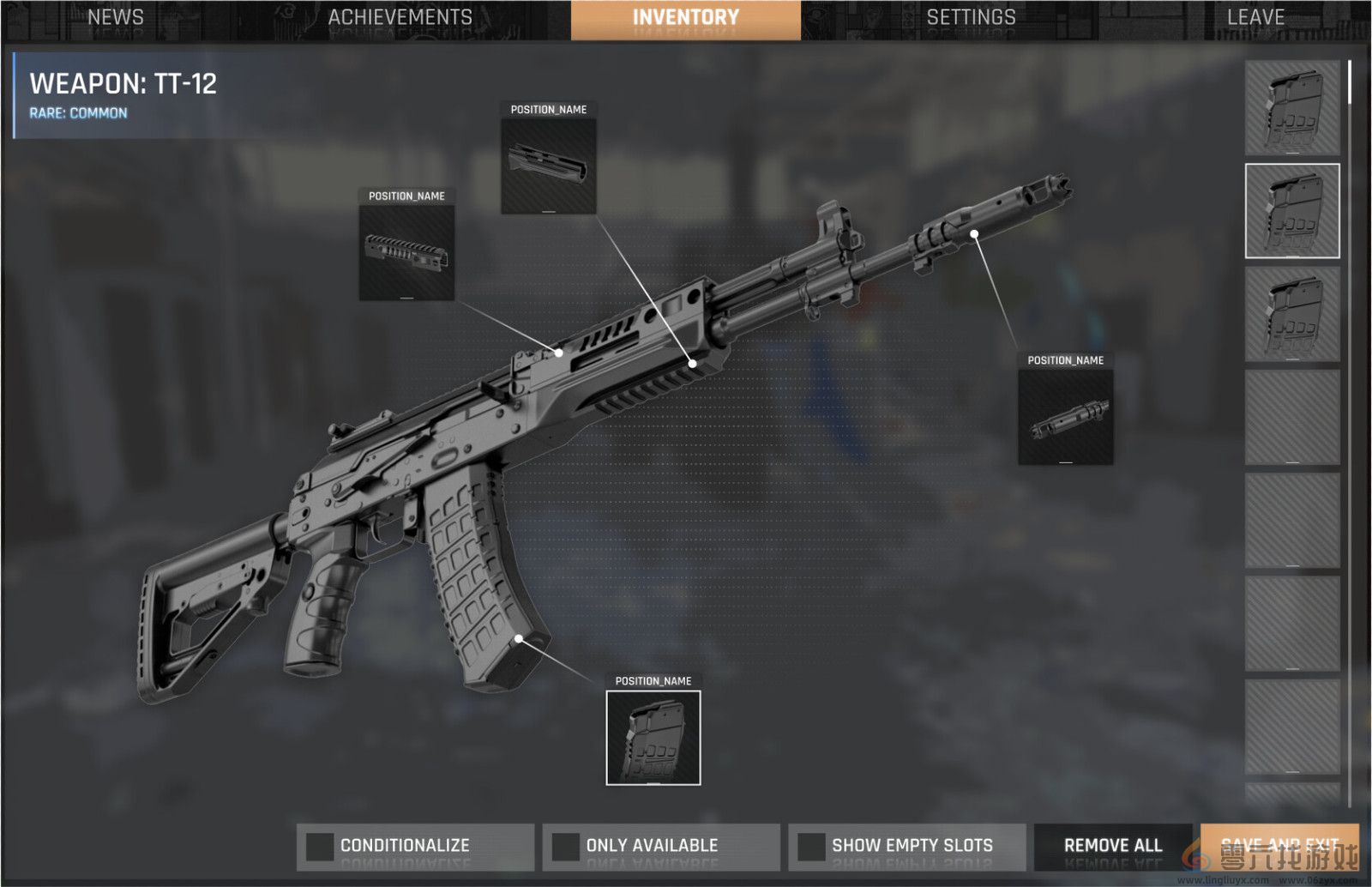This screenshot has width=1372, height=887.
Task: Switch to the Achievements tab
Action: click(400, 18)
